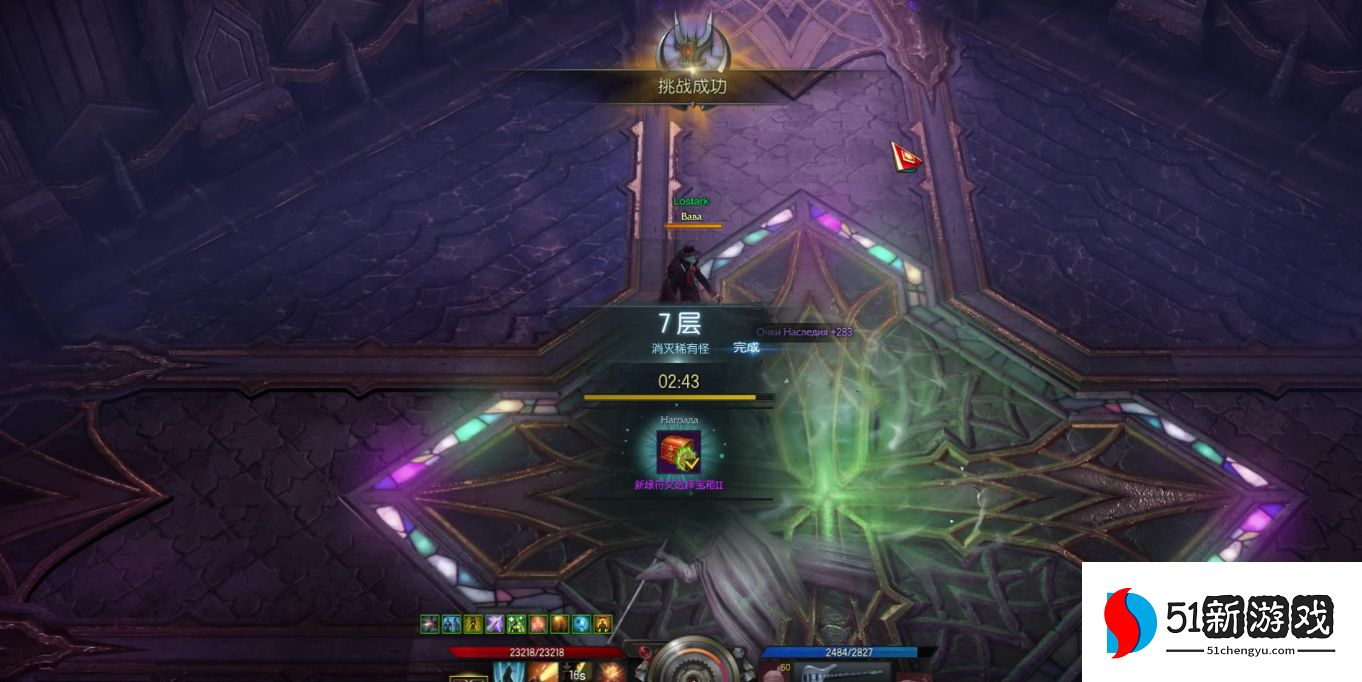Click the green healing figure buff icon

[x=517, y=625]
